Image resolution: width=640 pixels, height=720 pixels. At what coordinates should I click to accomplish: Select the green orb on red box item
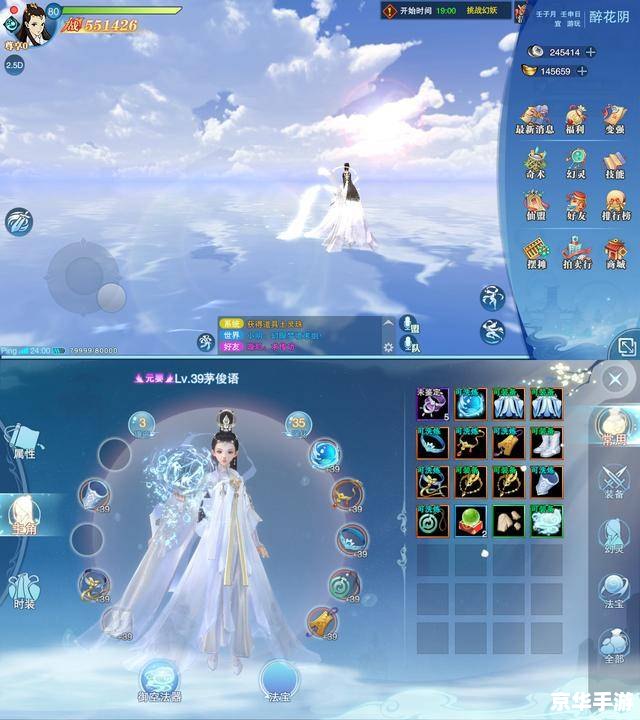[x=470, y=520]
